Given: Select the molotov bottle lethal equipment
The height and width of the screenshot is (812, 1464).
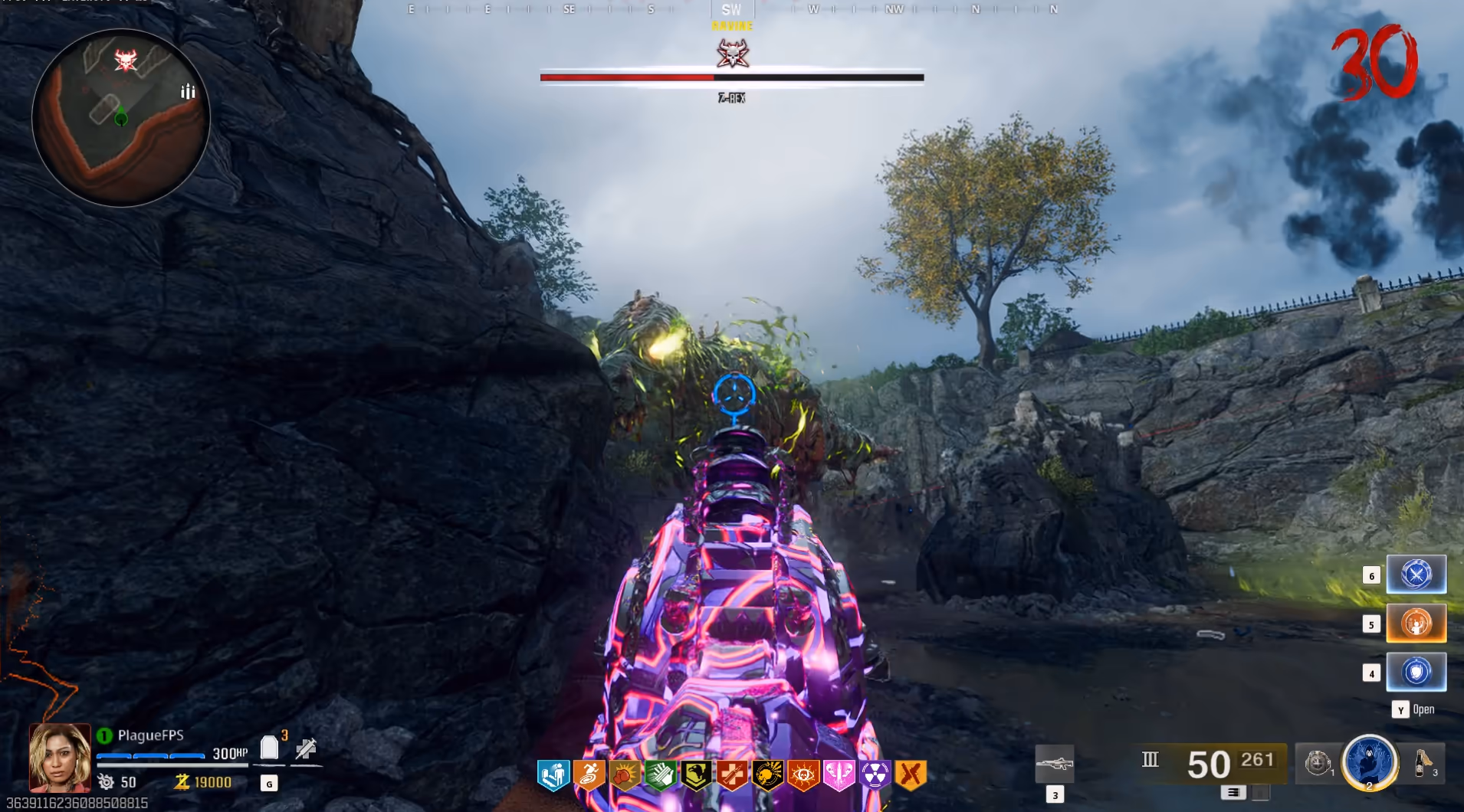Looking at the screenshot, I should coord(1423,763).
